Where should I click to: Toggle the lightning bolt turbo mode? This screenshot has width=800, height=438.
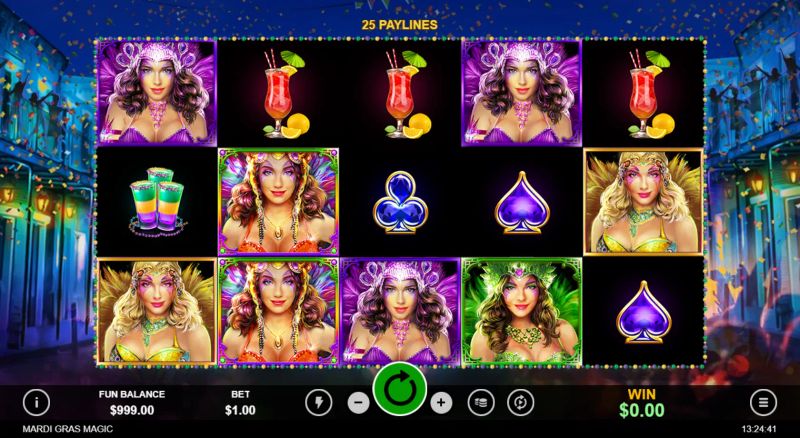click(x=318, y=402)
